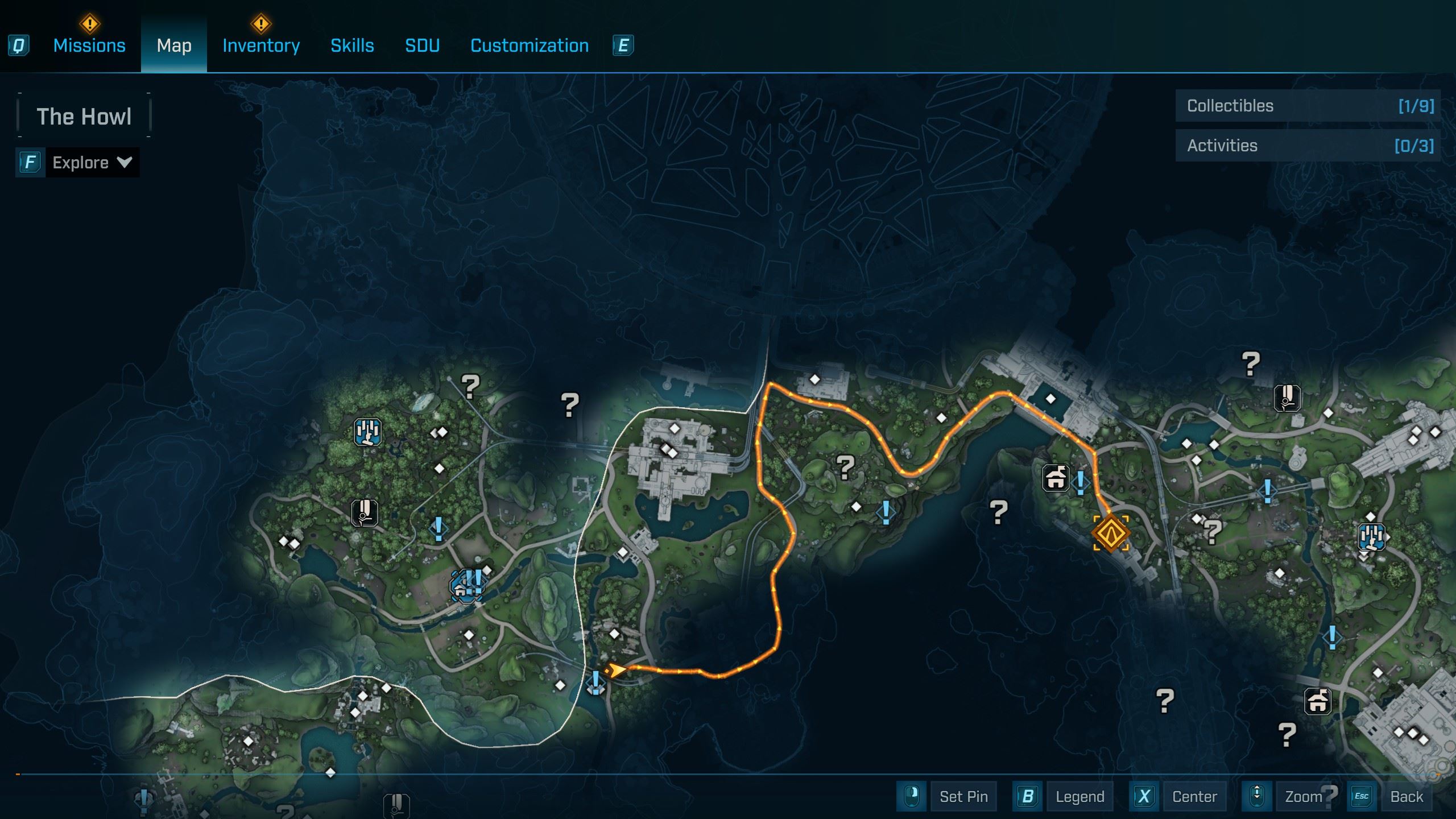Choose the Set Pin option
Screen dimensions: 1456x819
click(963, 796)
